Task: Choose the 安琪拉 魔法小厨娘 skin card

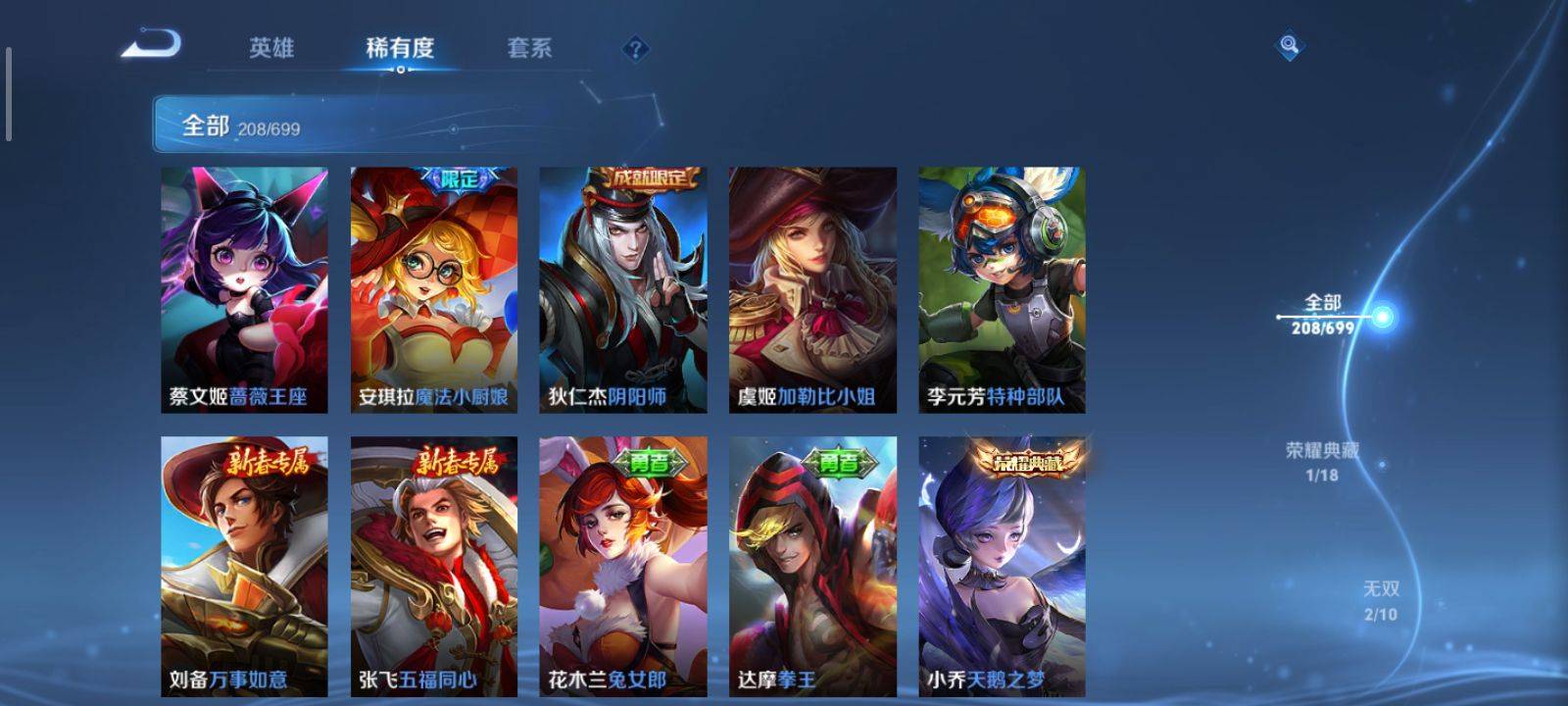Action: tap(434, 289)
